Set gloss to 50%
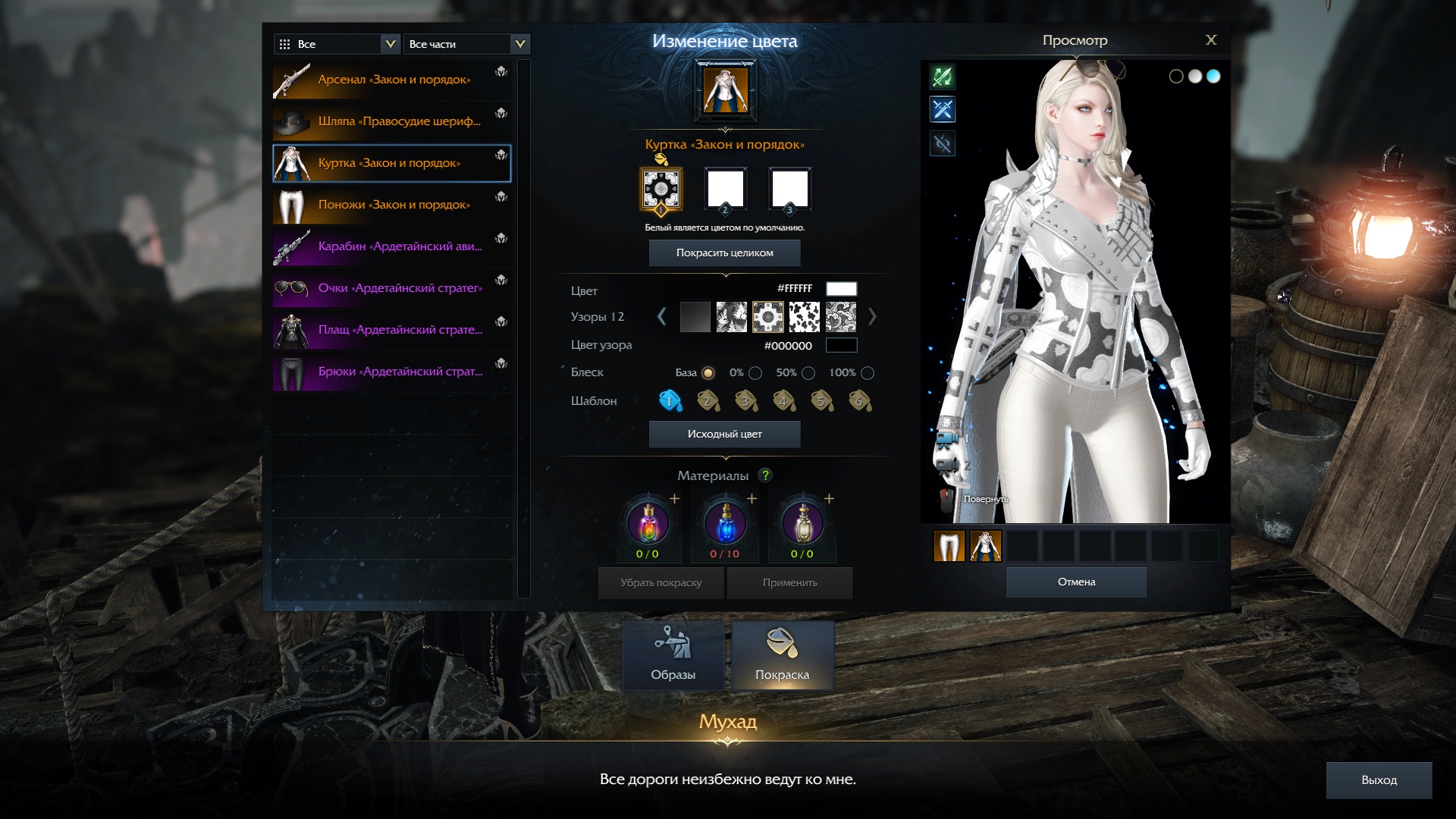1456x819 pixels. [808, 373]
